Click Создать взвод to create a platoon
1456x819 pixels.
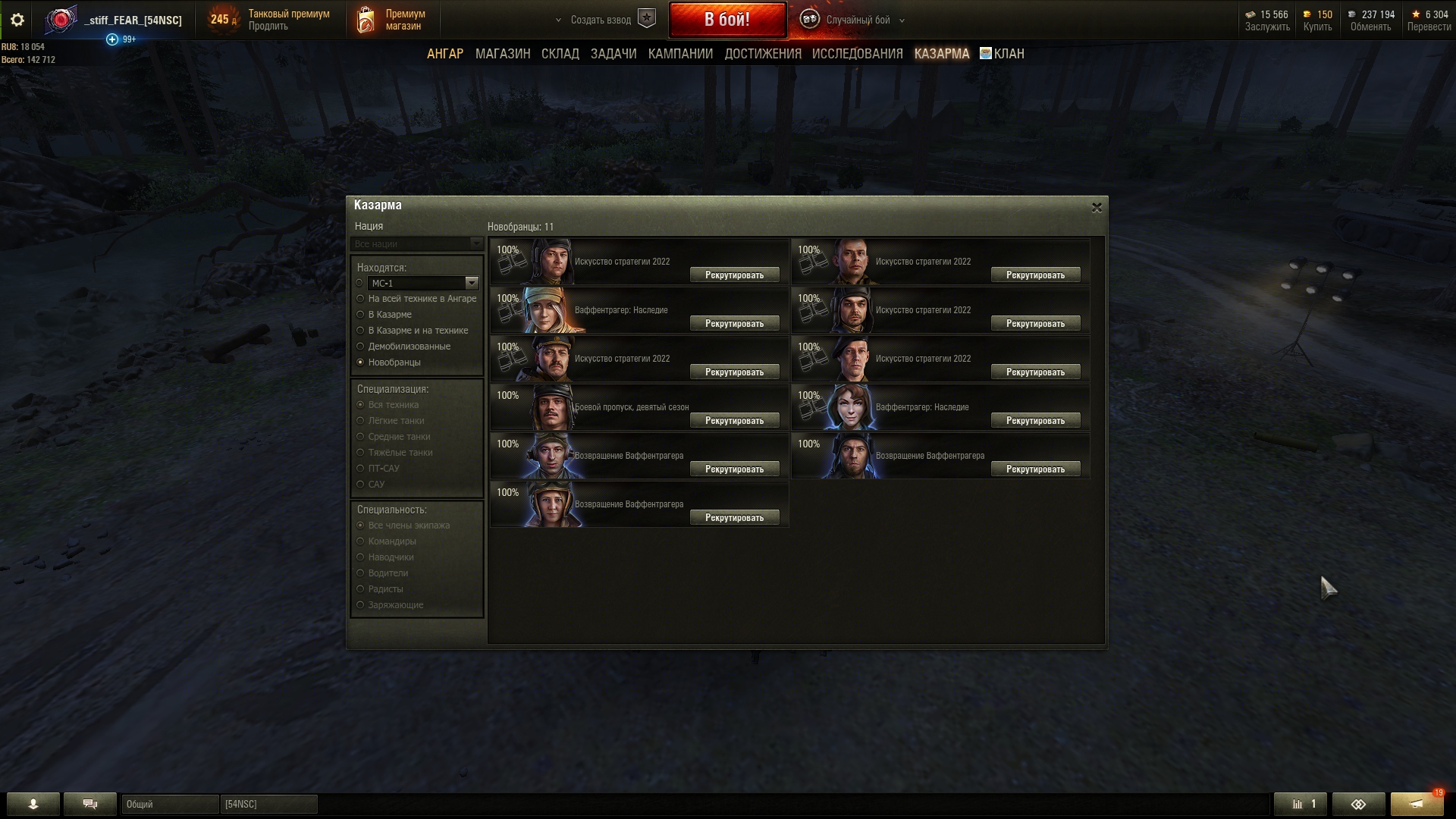coord(601,20)
